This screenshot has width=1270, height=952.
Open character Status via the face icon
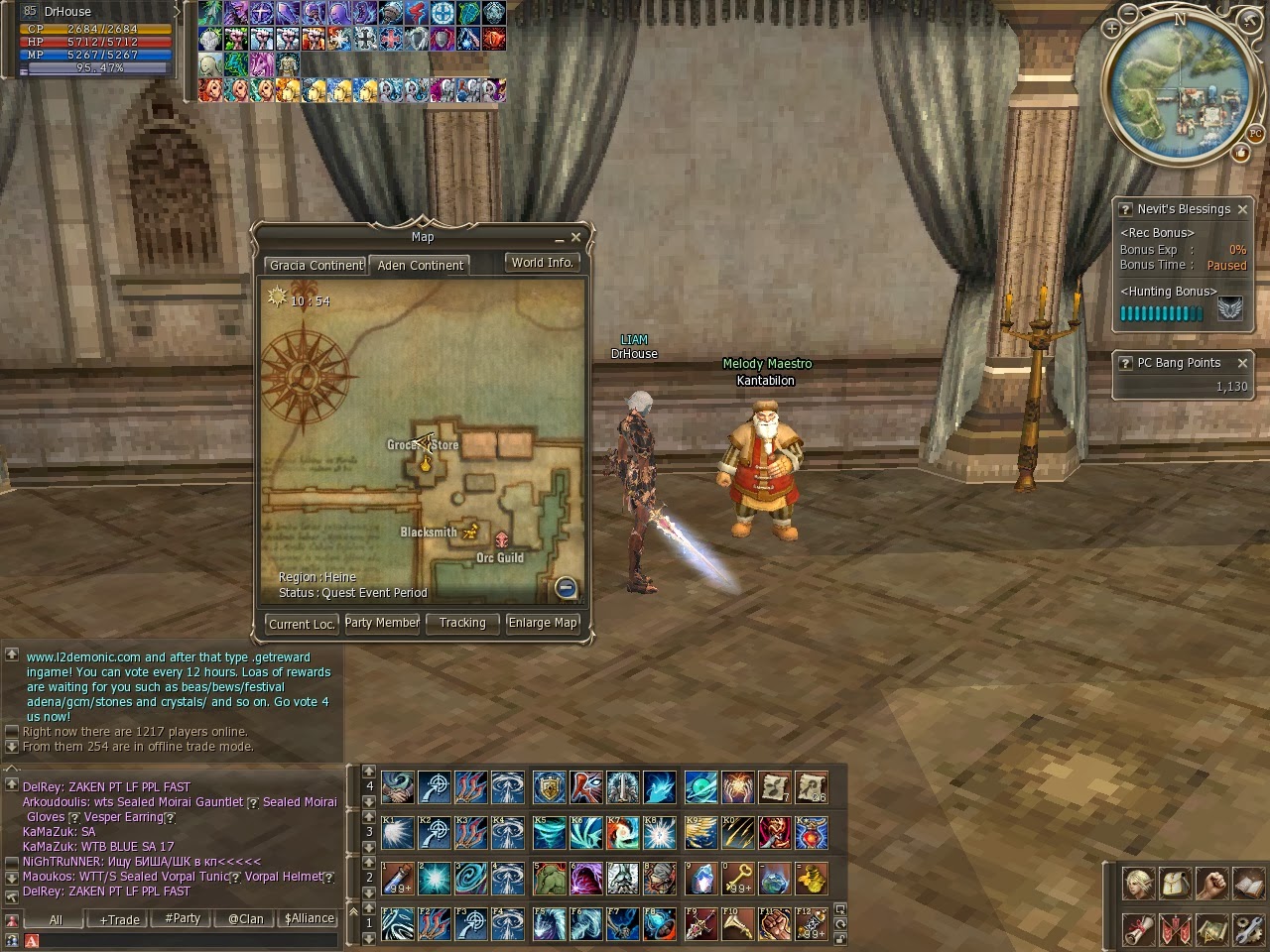(1138, 884)
